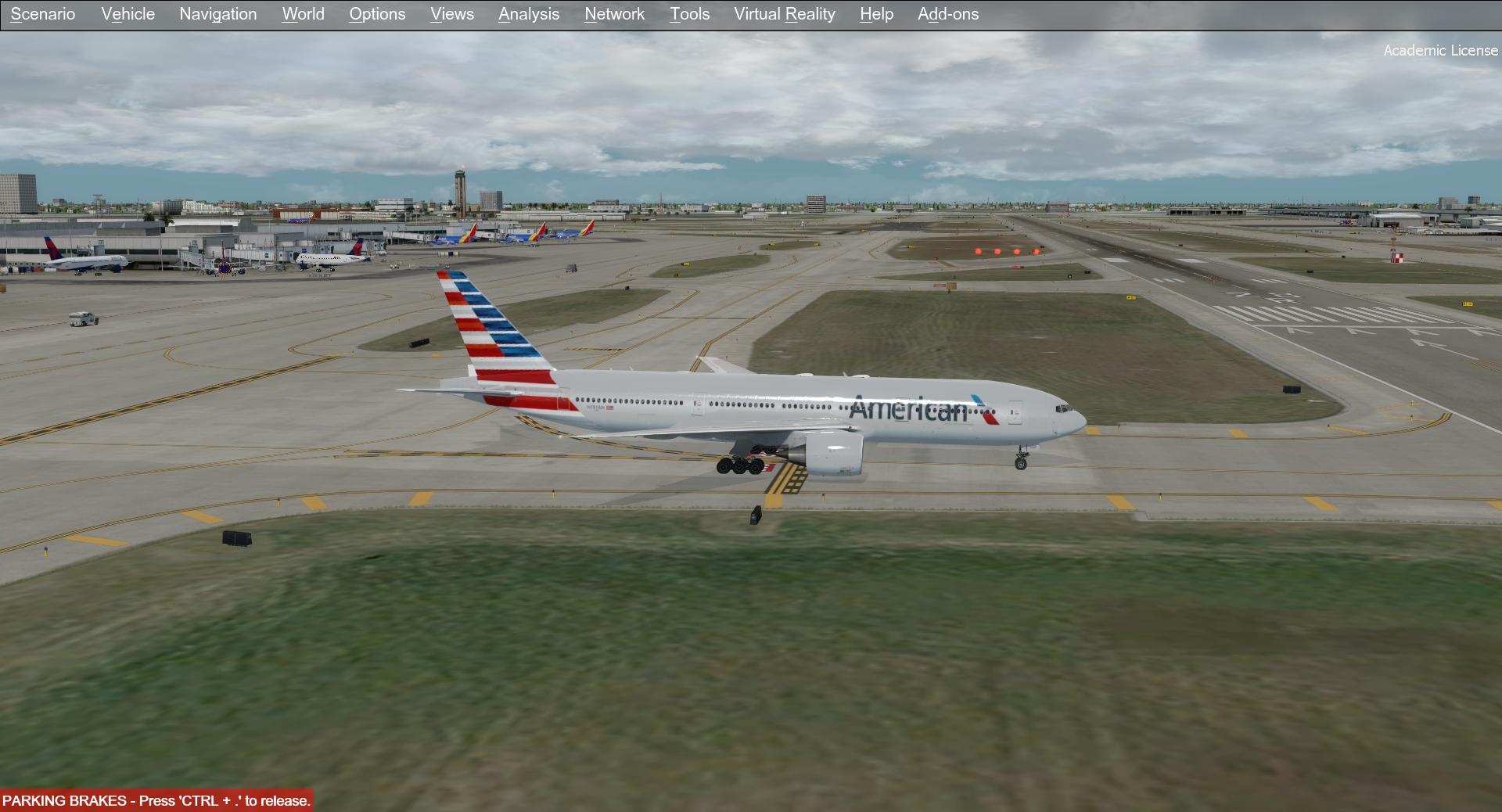
Task: Open the Scenario menu
Action: pyautogui.click(x=43, y=14)
